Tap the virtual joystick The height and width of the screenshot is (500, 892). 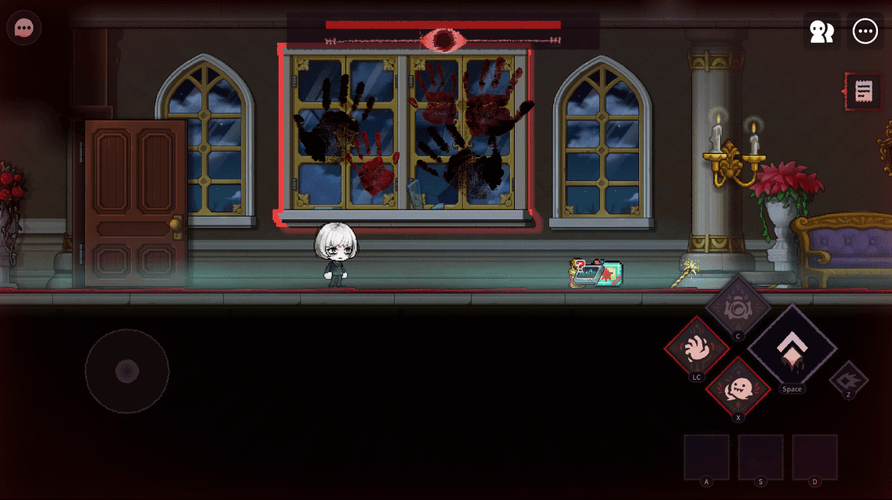pos(127,371)
